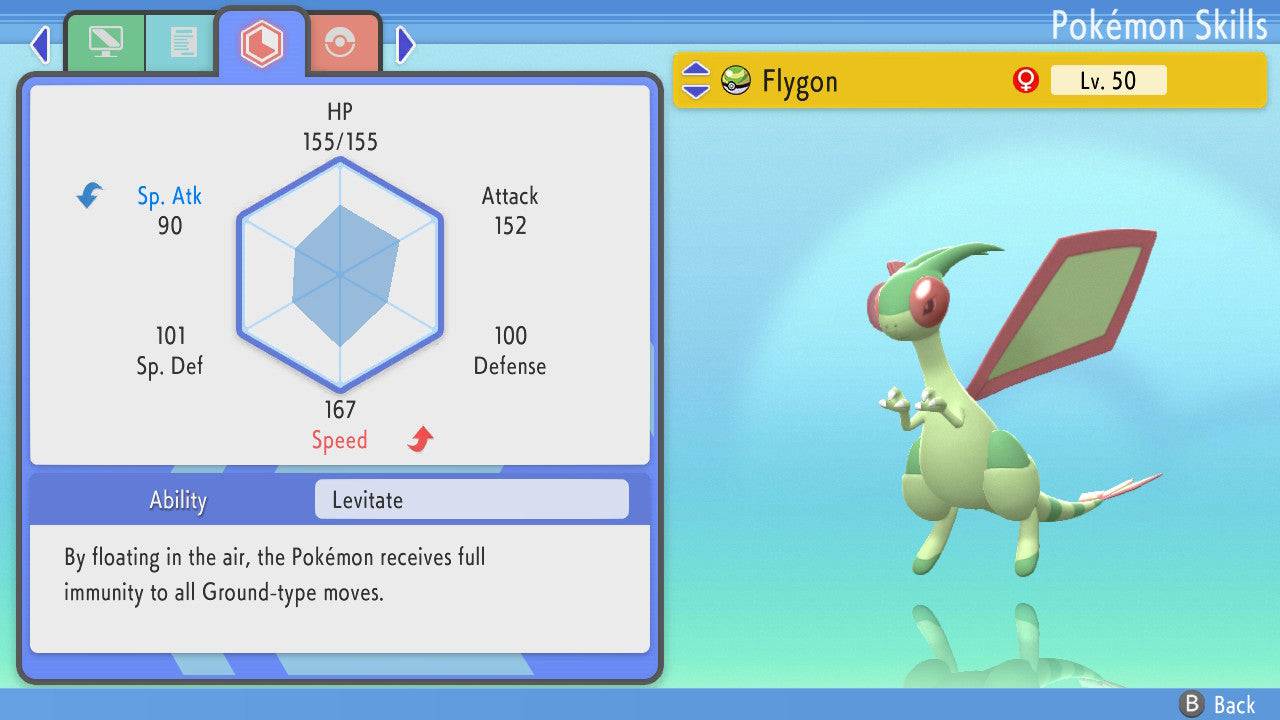This screenshot has height=720, width=1280.
Task: Click the blue stat hexagon chart
Action: click(340, 275)
